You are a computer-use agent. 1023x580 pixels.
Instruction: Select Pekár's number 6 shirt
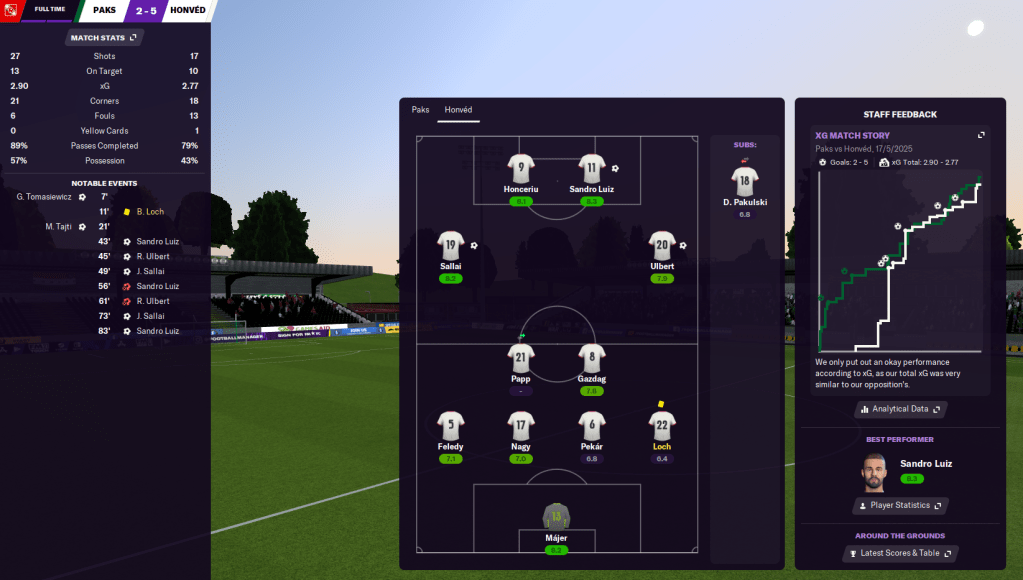pyautogui.click(x=592, y=426)
